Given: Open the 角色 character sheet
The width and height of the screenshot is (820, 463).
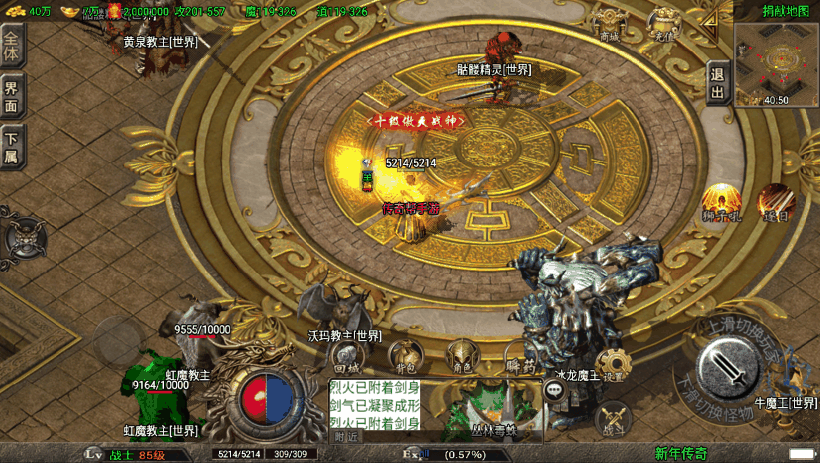Looking at the screenshot, I should coord(461,355).
